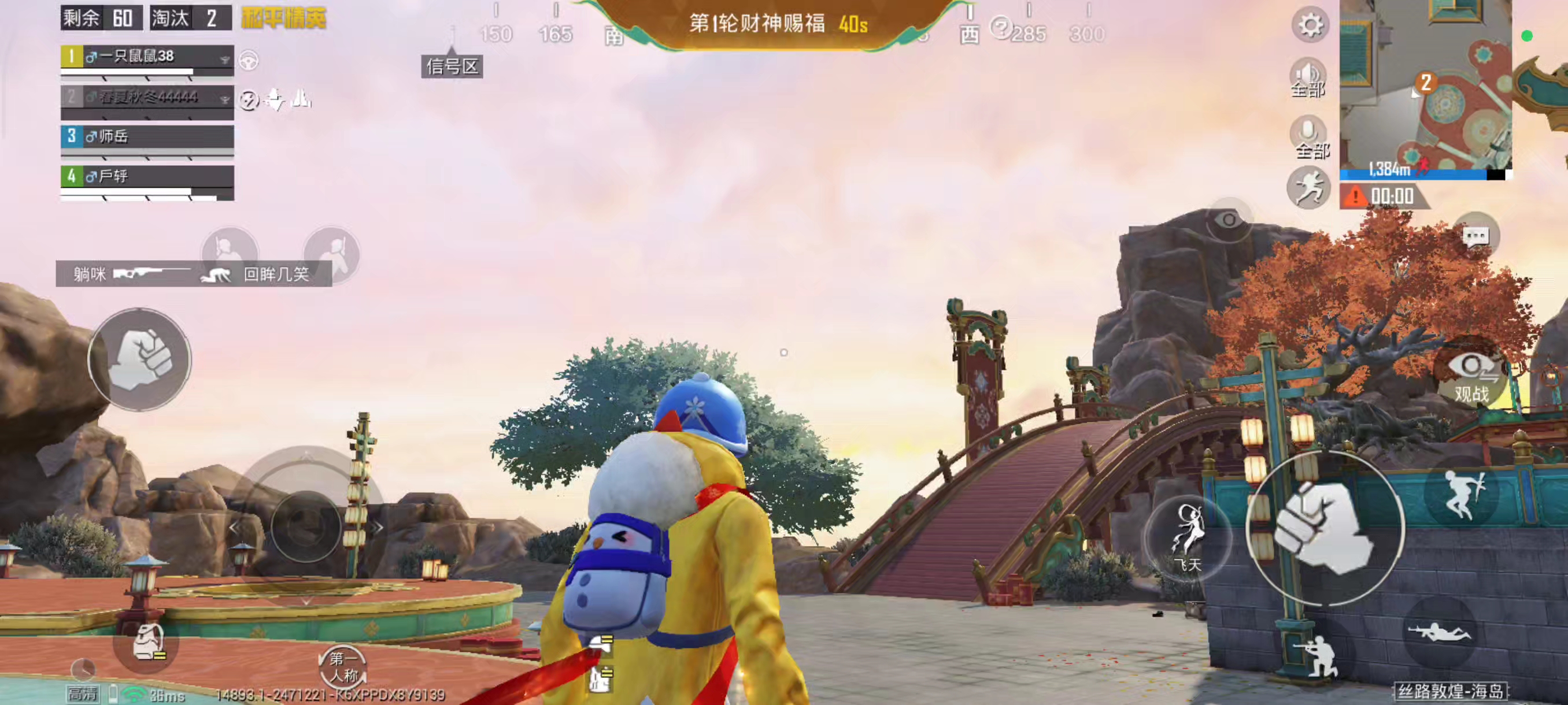
Task: Toggle voice channel set to 全部
Action: pyautogui.click(x=1307, y=78)
